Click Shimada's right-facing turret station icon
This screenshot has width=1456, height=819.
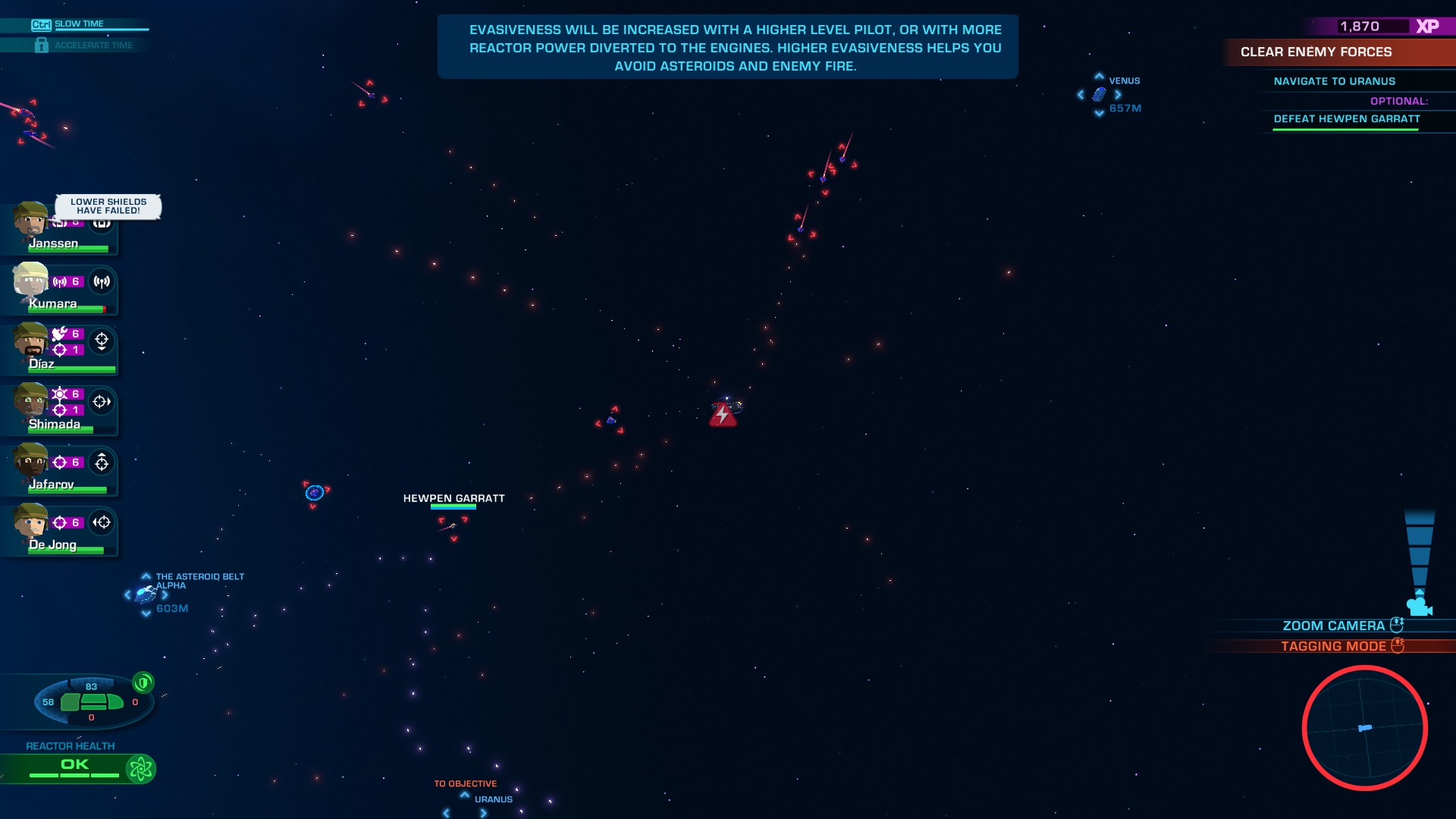coord(102,402)
